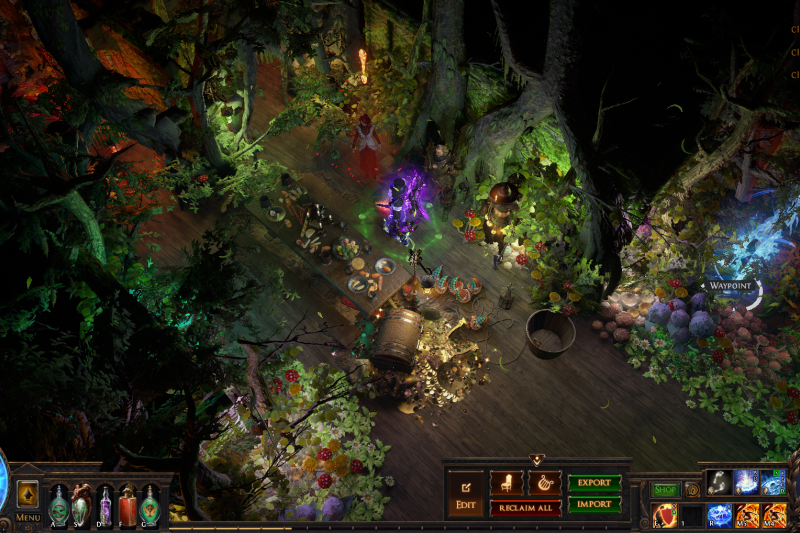Use the green life flask
The image size is (800, 533).
(59, 502)
